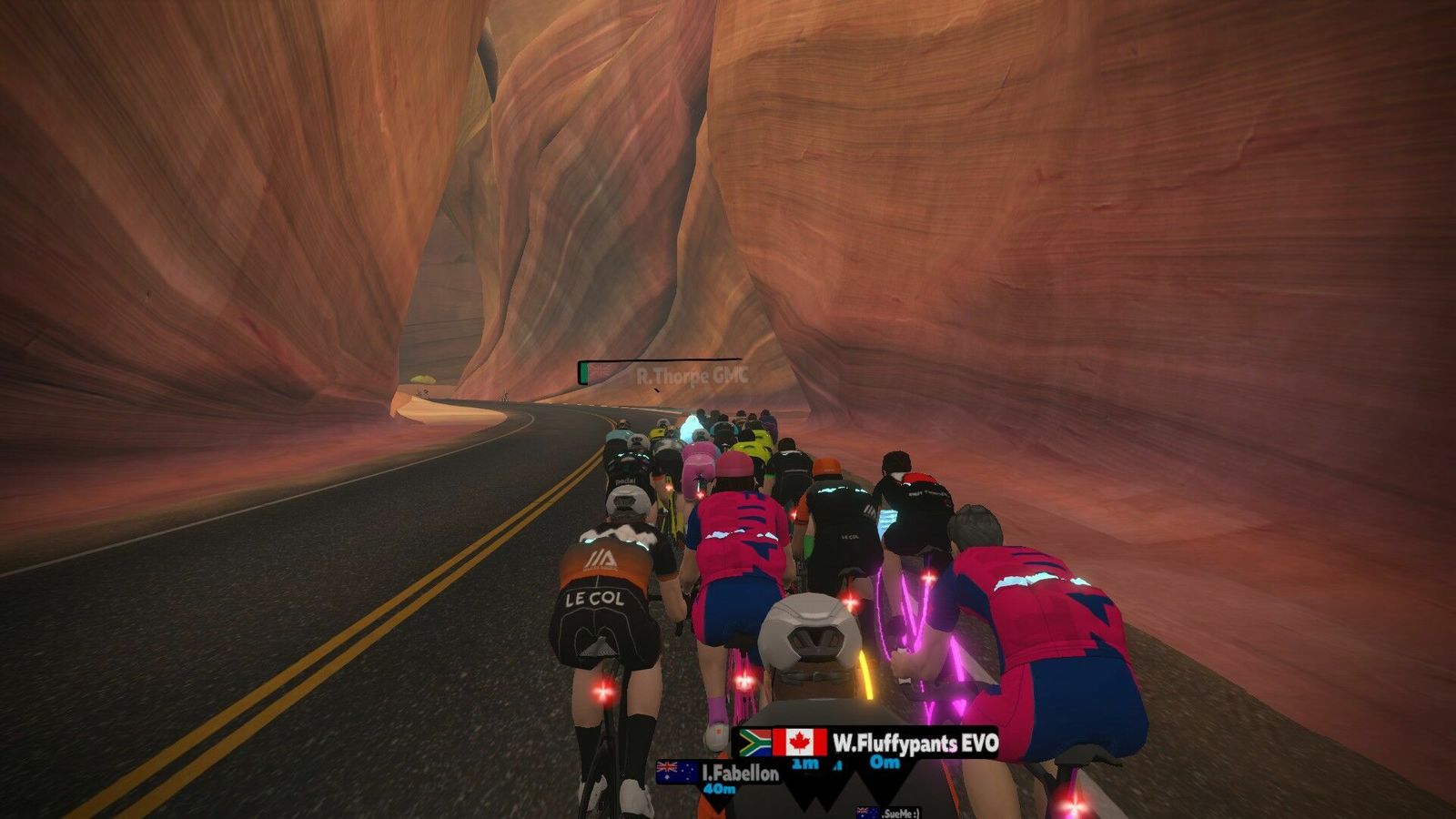Select the W.Fluffypants EVO rider name tag
This screenshot has width=1456, height=819.
[x=915, y=743]
